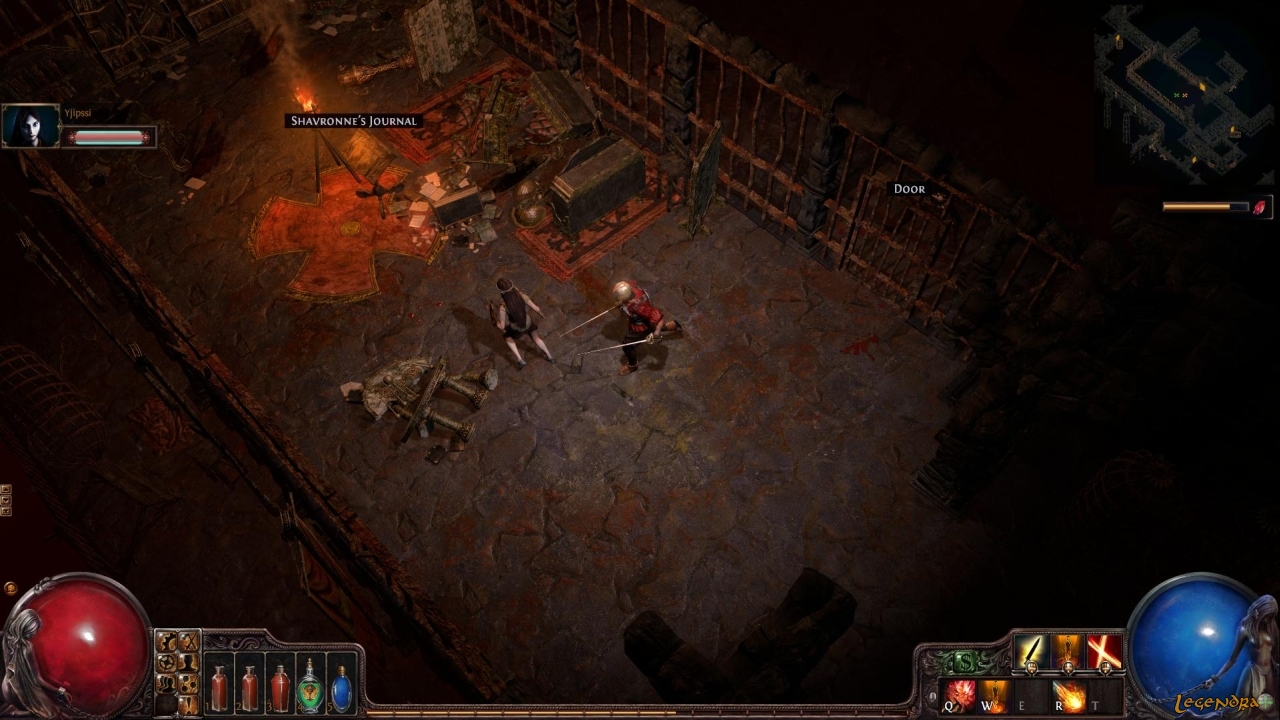Click the crossed swords menu button
This screenshot has height=720, width=1280.
188,642
